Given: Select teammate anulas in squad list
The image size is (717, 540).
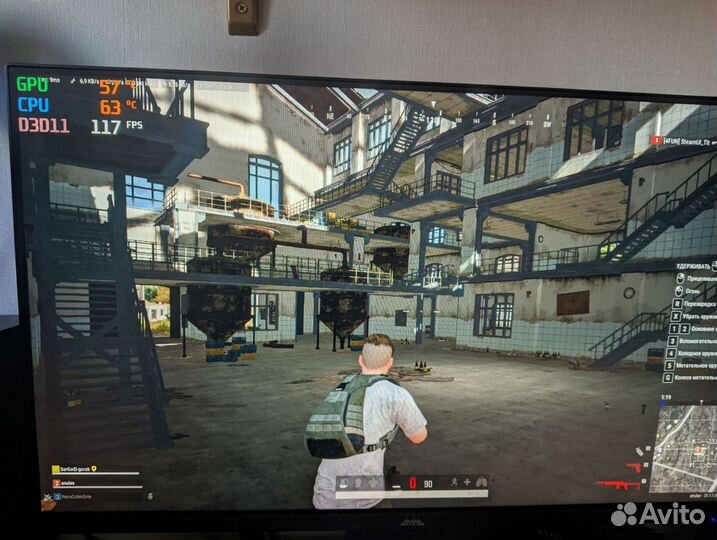Looking at the screenshot, I should pos(72,481).
